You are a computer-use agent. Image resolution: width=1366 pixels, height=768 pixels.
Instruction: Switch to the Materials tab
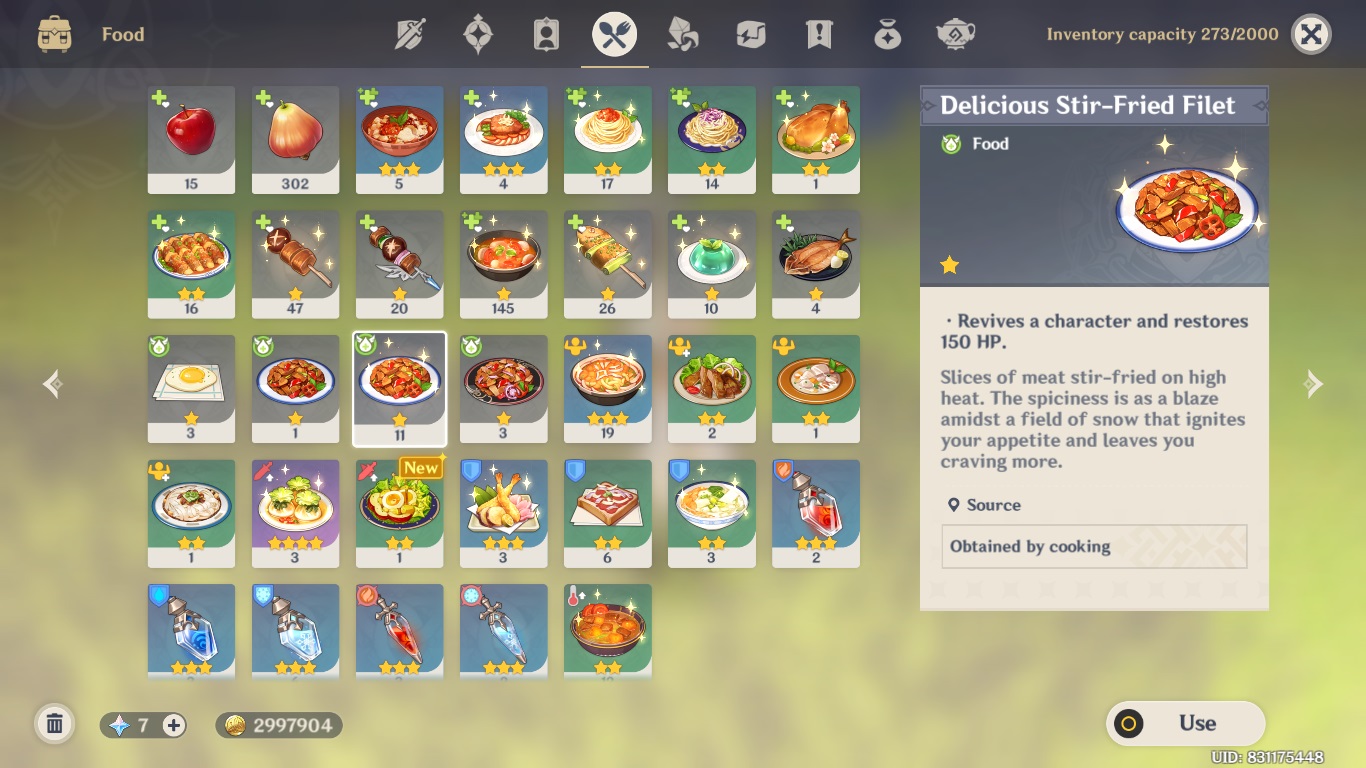(x=681, y=33)
